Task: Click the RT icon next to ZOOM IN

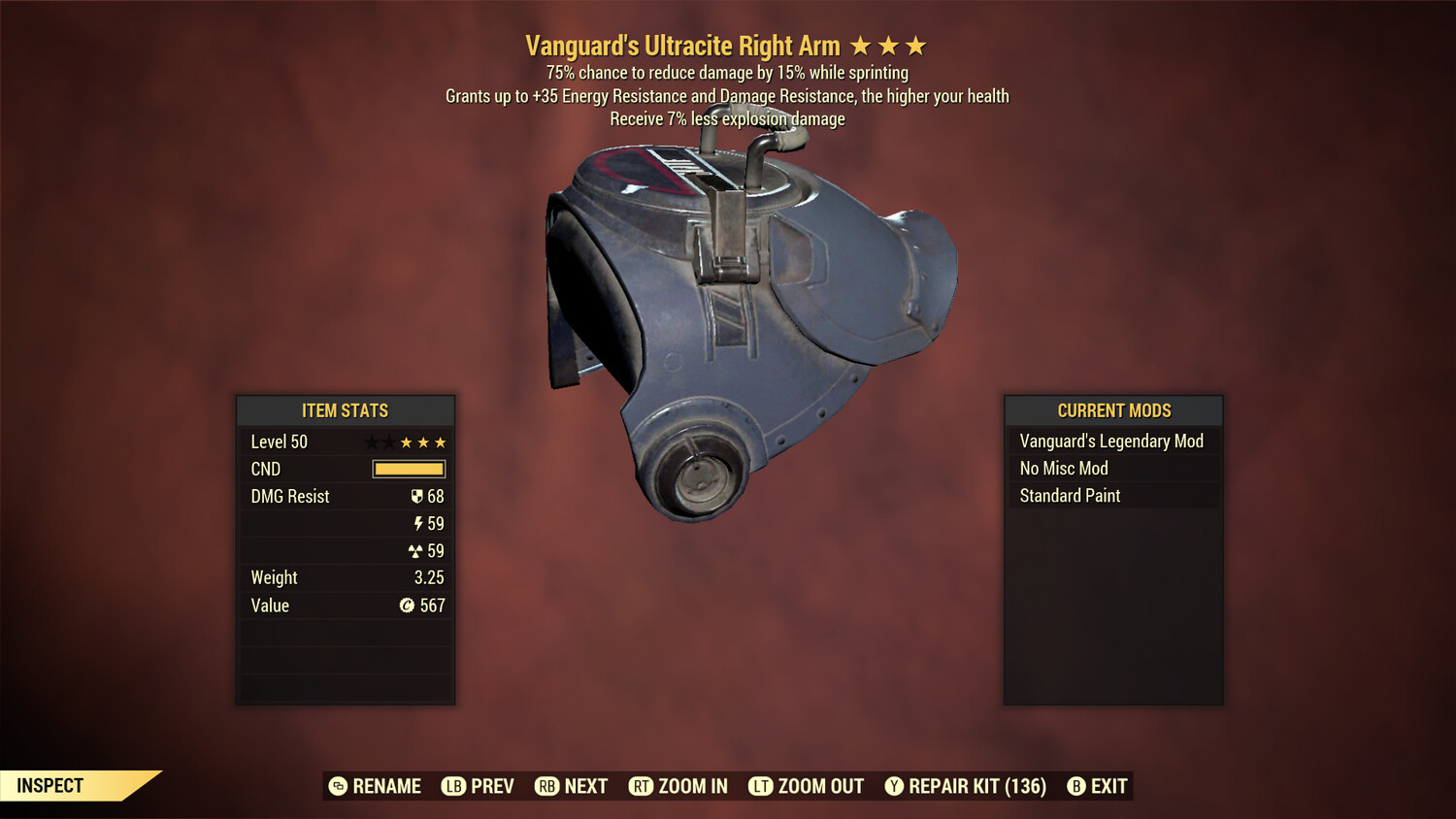Action: click(642, 786)
